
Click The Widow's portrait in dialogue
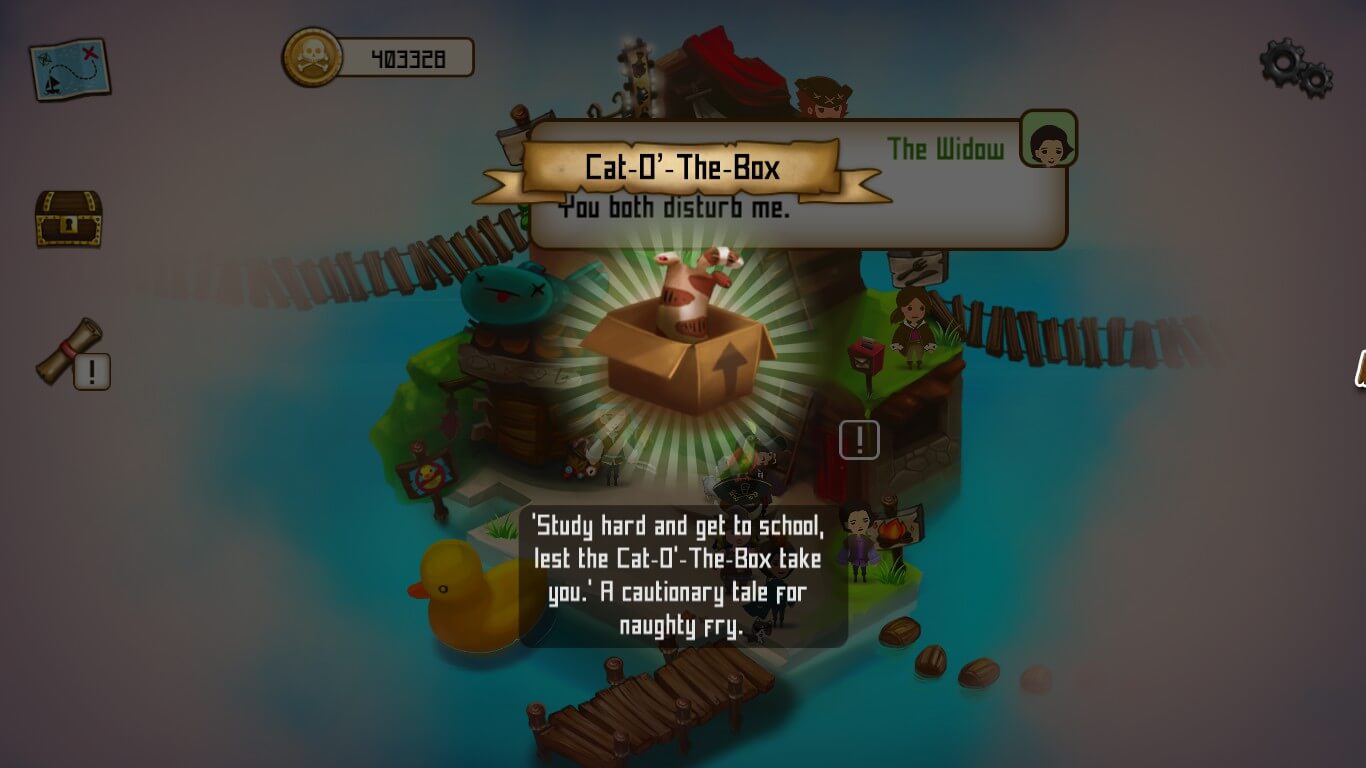coord(1048,138)
